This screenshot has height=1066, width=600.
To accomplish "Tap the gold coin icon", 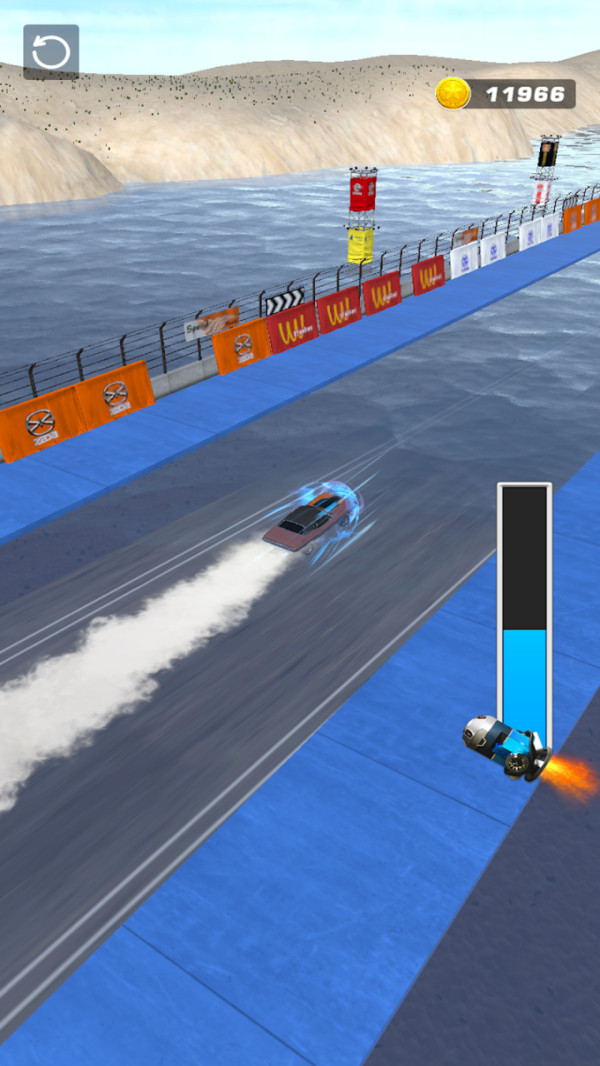I will pyautogui.click(x=453, y=94).
